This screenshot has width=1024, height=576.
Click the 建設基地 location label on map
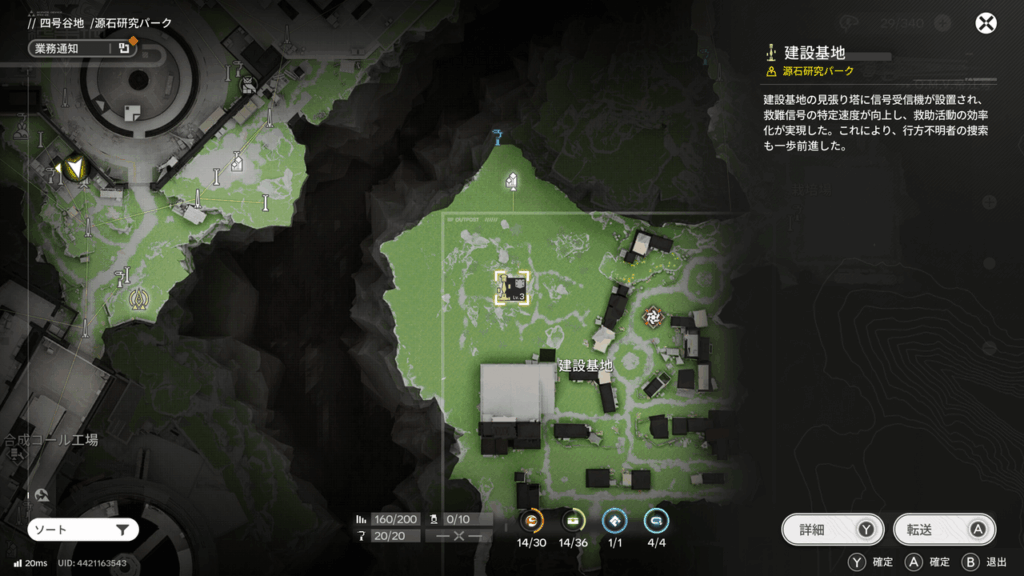pos(585,366)
